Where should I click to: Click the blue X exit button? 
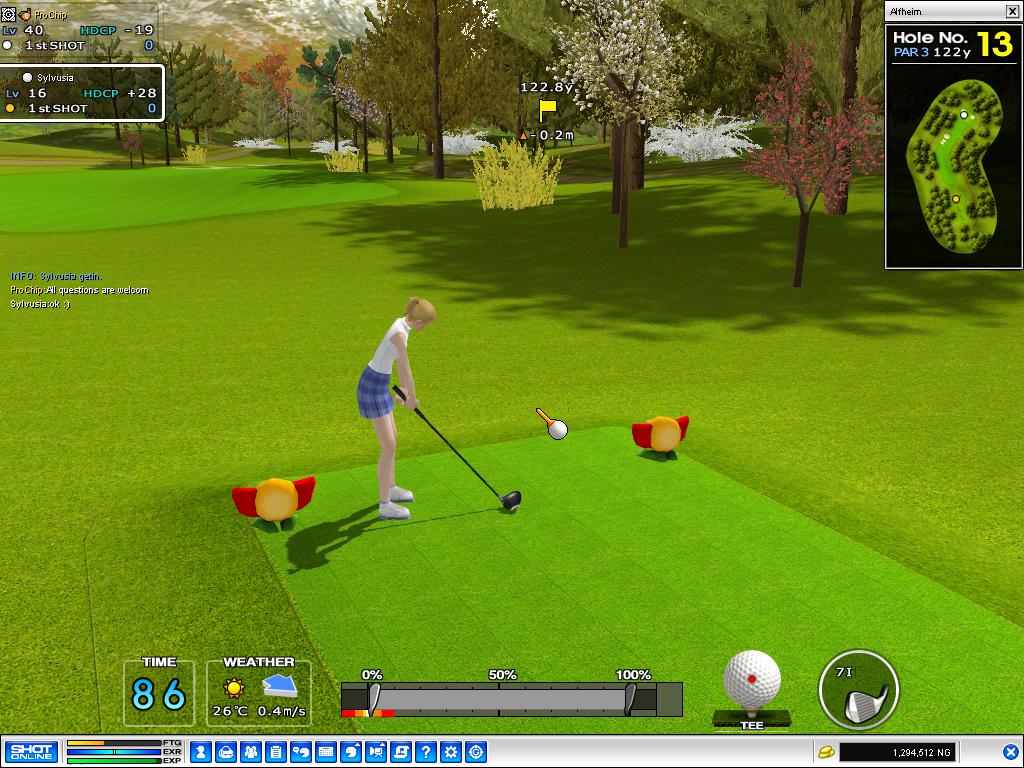click(x=1010, y=752)
